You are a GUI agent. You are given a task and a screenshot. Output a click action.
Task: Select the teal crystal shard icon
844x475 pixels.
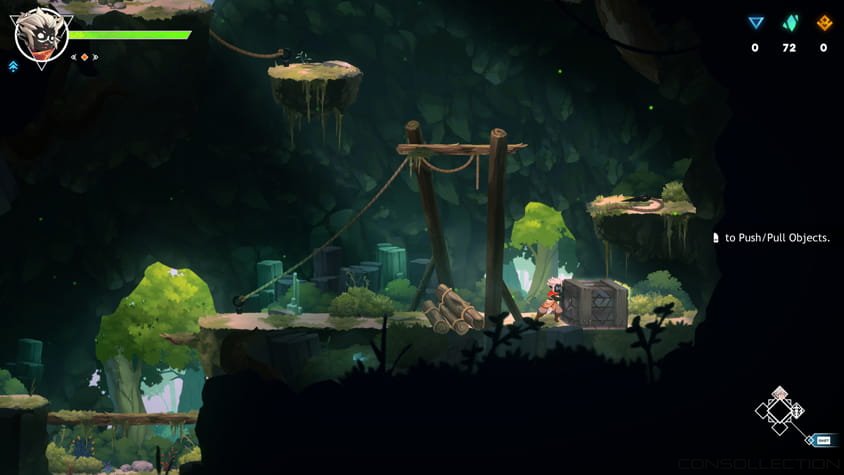(789, 23)
